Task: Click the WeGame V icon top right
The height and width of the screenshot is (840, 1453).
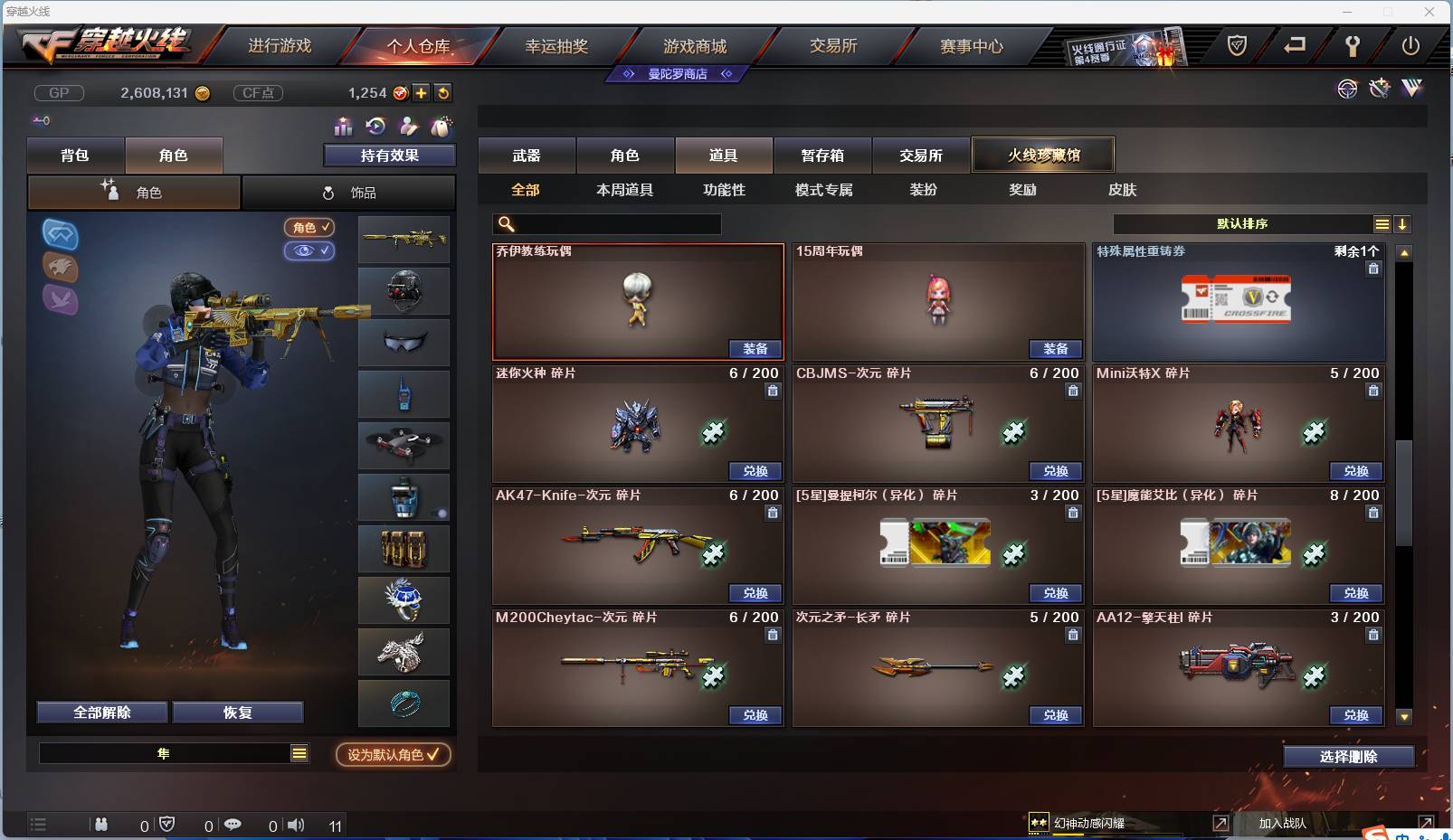Action: [x=1410, y=89]
